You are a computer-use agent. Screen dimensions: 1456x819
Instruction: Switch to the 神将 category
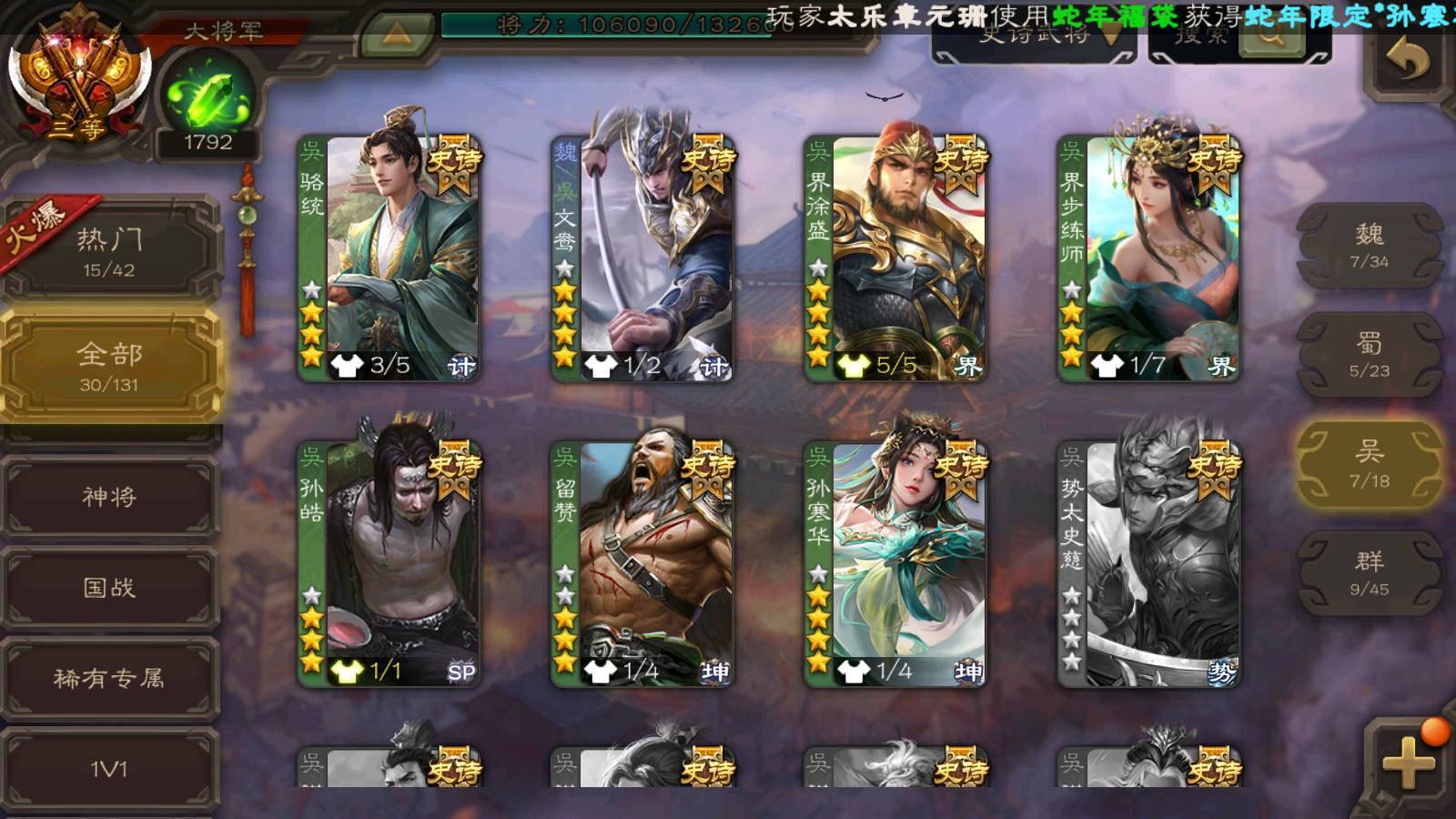tap(109, 497)
